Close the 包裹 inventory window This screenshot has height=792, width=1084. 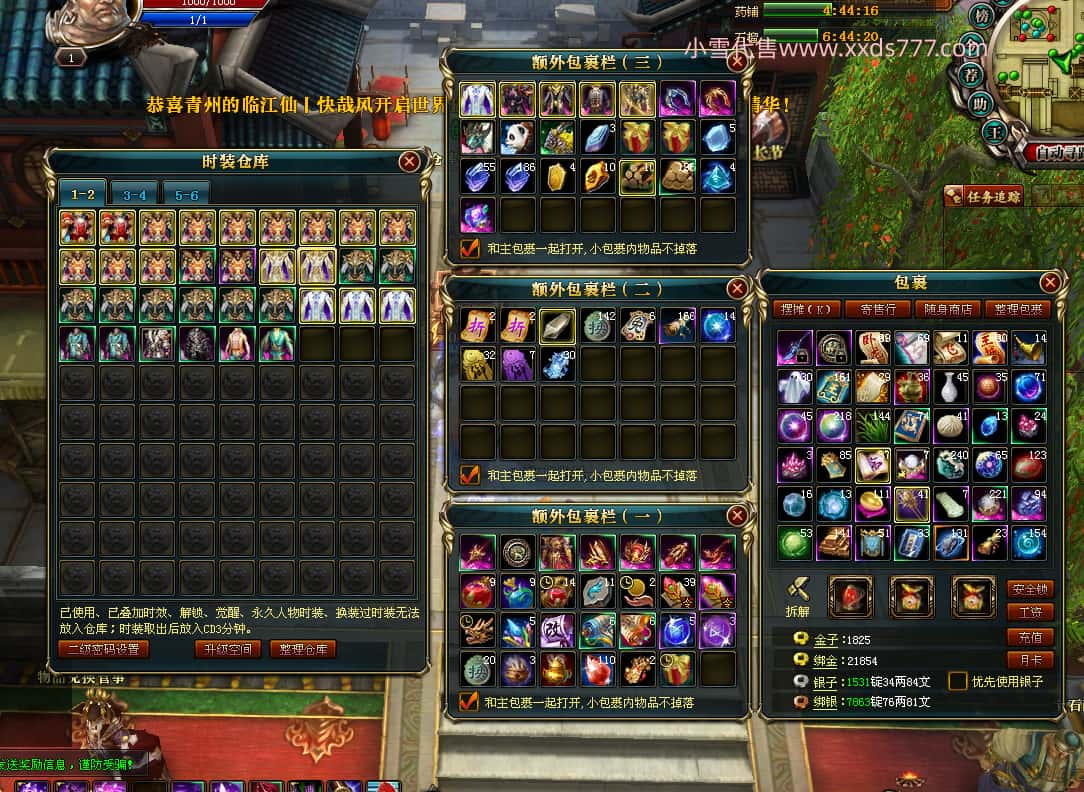(x=1049, y=283)
